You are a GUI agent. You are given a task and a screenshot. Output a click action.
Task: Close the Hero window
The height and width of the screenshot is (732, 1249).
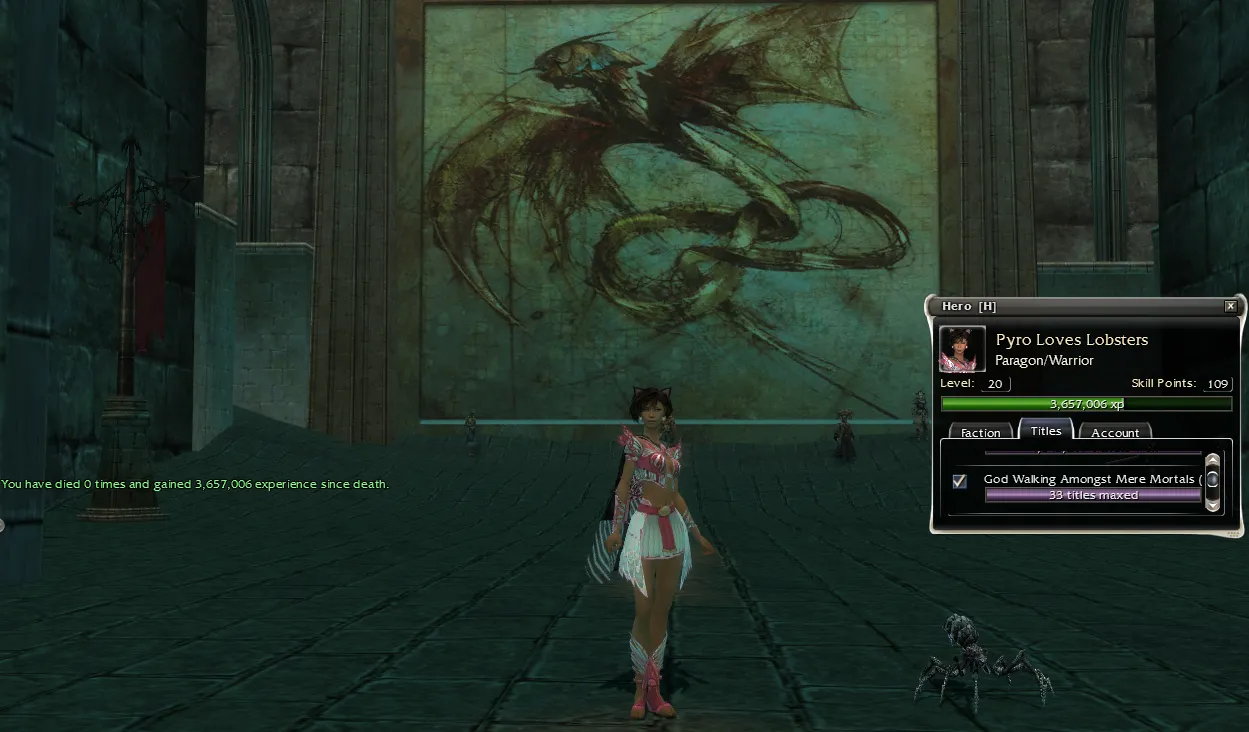pos(1230,306)
